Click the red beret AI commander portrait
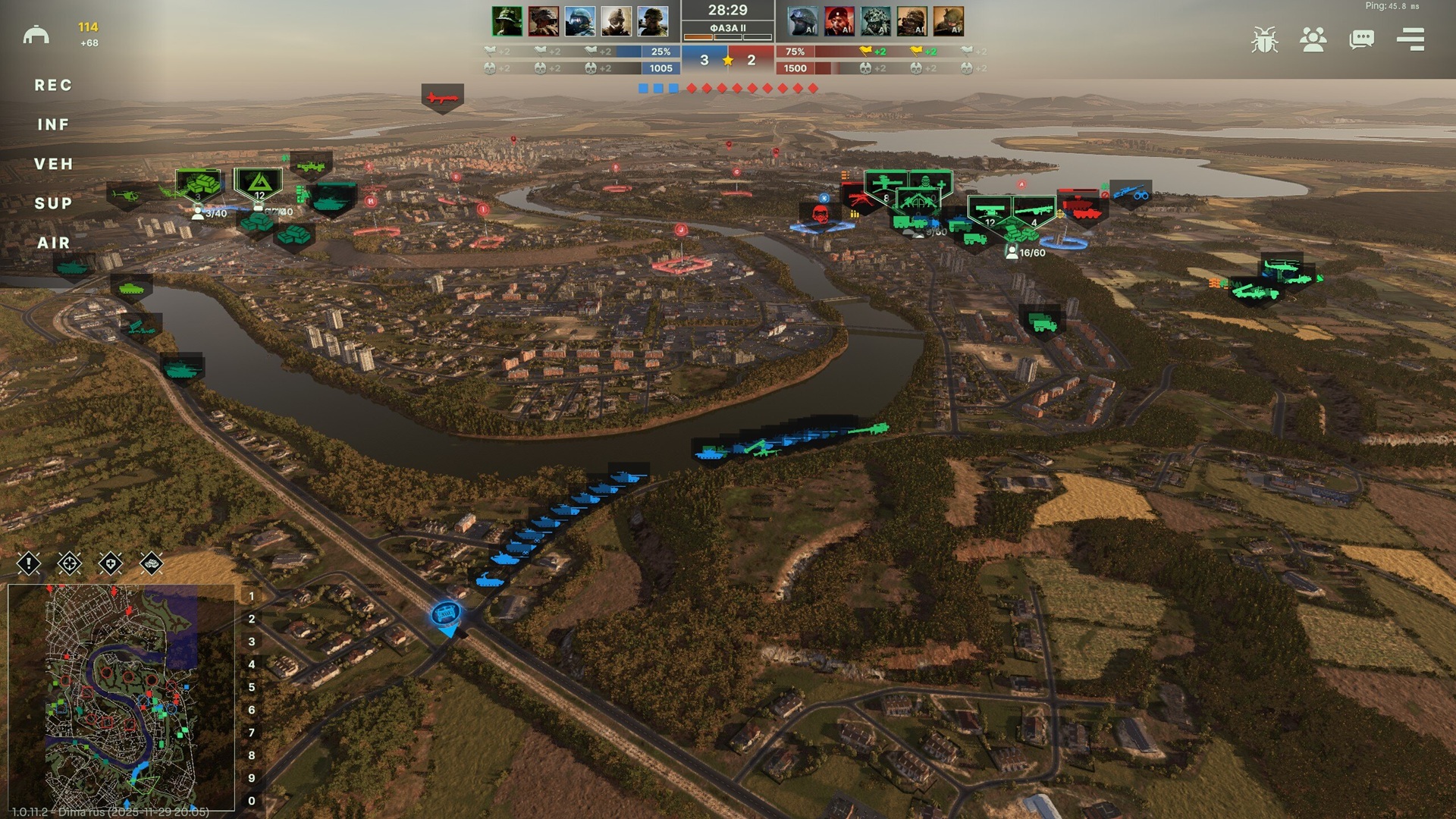This screenshot has height=819, width=1456. (x=839, y=21)
